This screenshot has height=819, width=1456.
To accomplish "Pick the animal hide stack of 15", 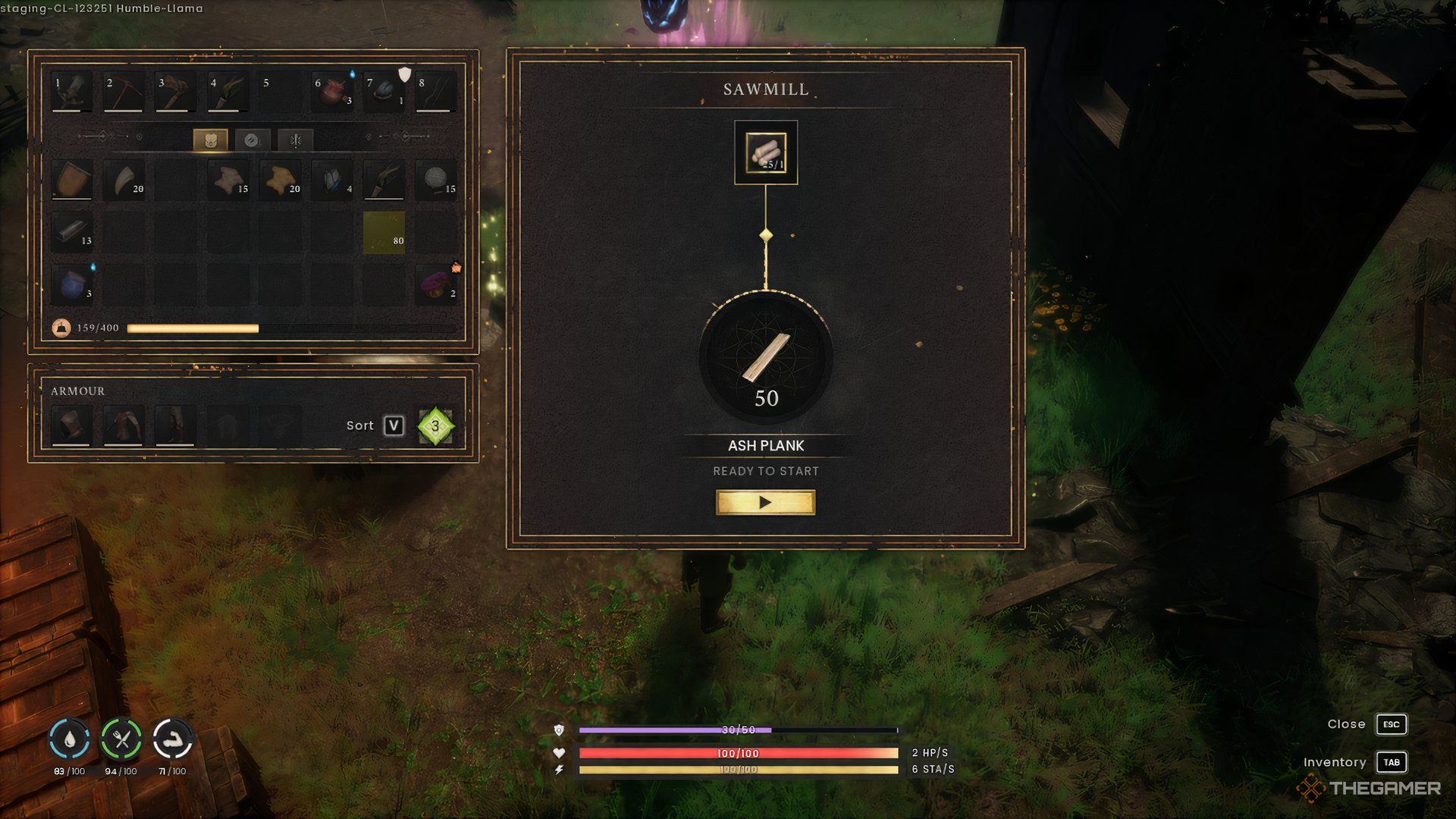I will (x=229, y=180).
